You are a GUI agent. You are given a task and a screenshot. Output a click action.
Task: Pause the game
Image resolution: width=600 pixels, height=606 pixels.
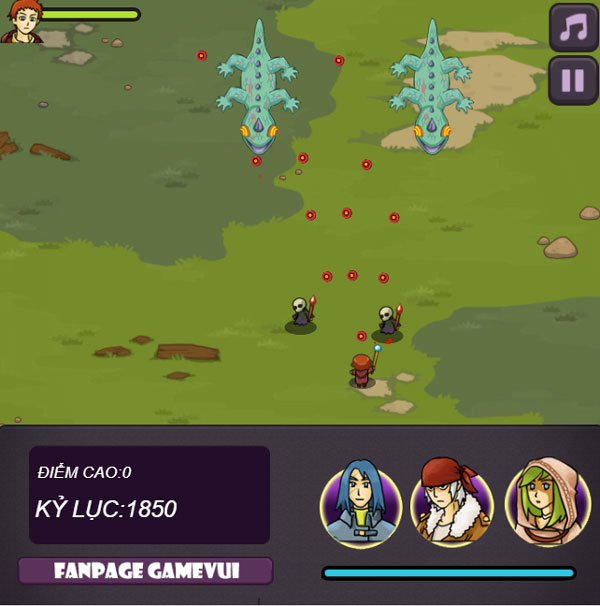point(573,80)
